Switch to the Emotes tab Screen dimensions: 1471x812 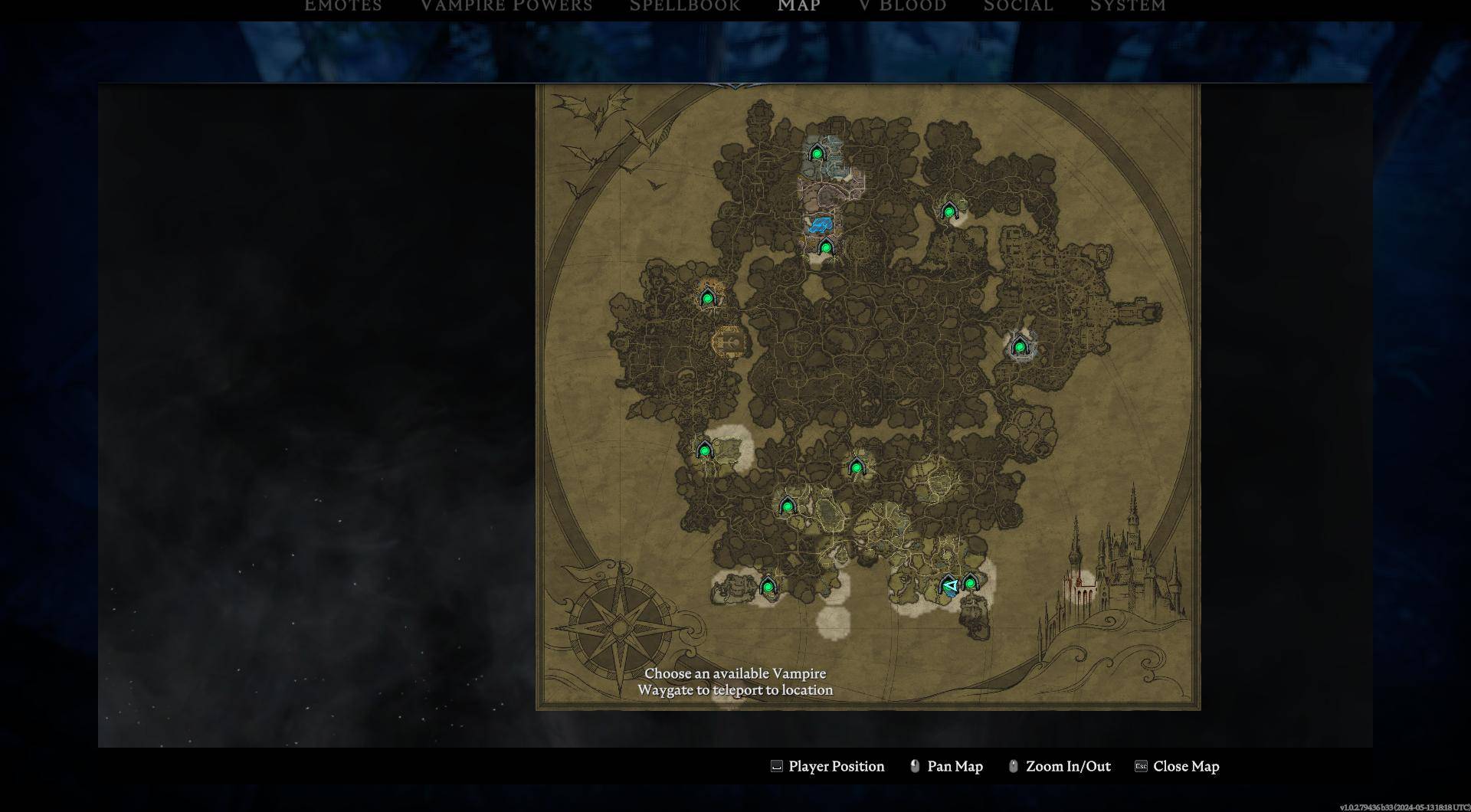point(342,6)
